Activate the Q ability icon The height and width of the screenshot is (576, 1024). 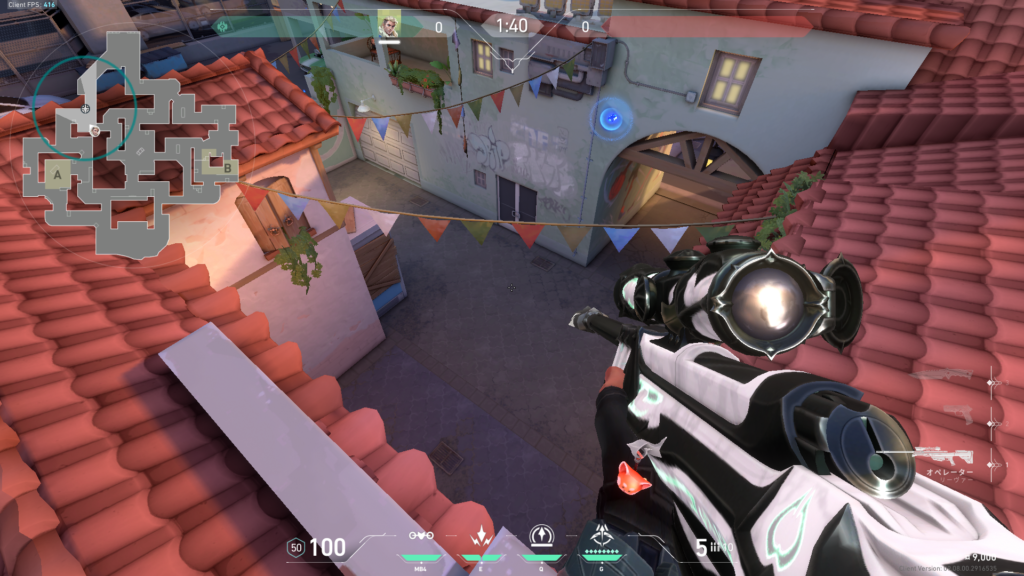543,535
